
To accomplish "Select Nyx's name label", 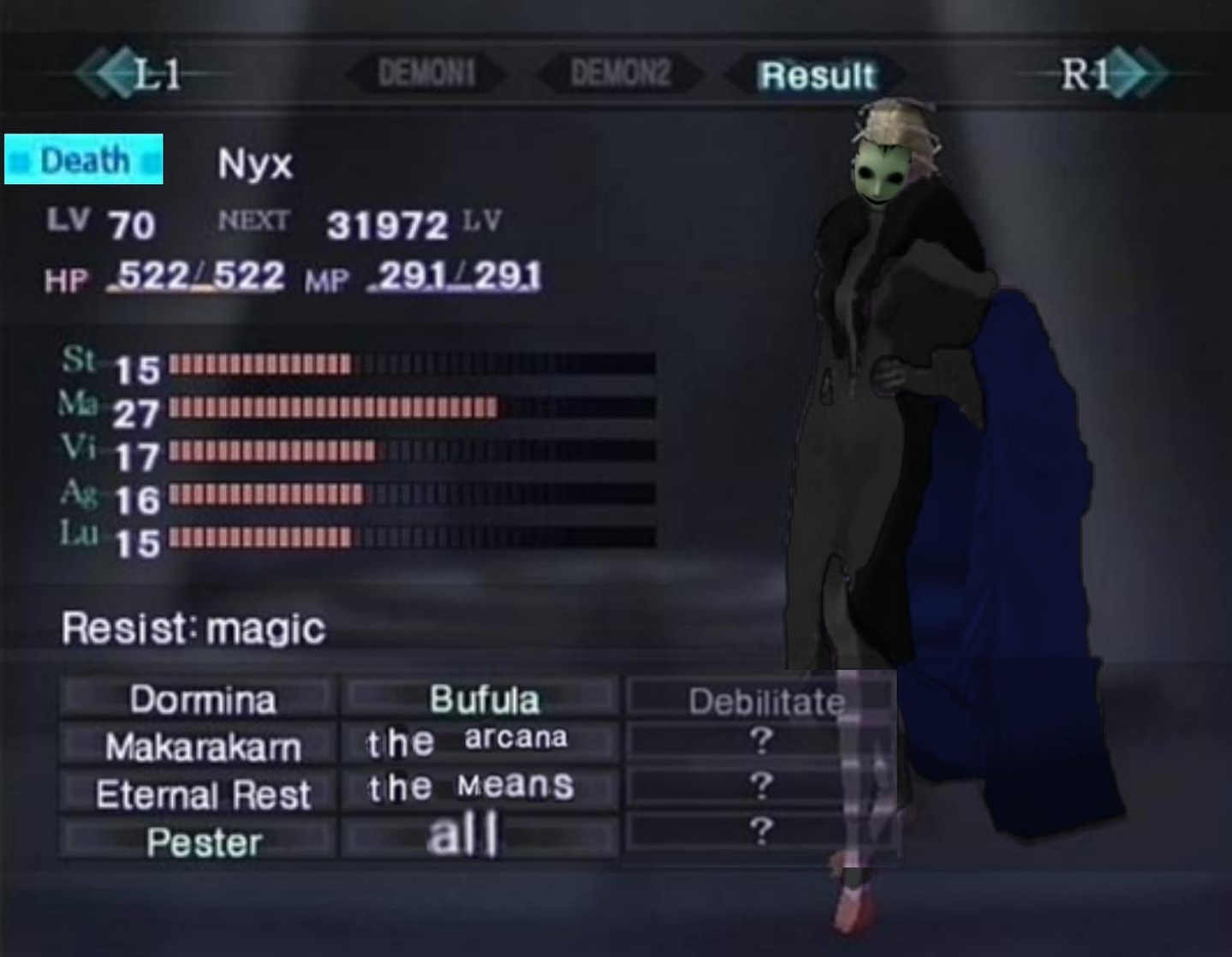I will tap(254, 164).
